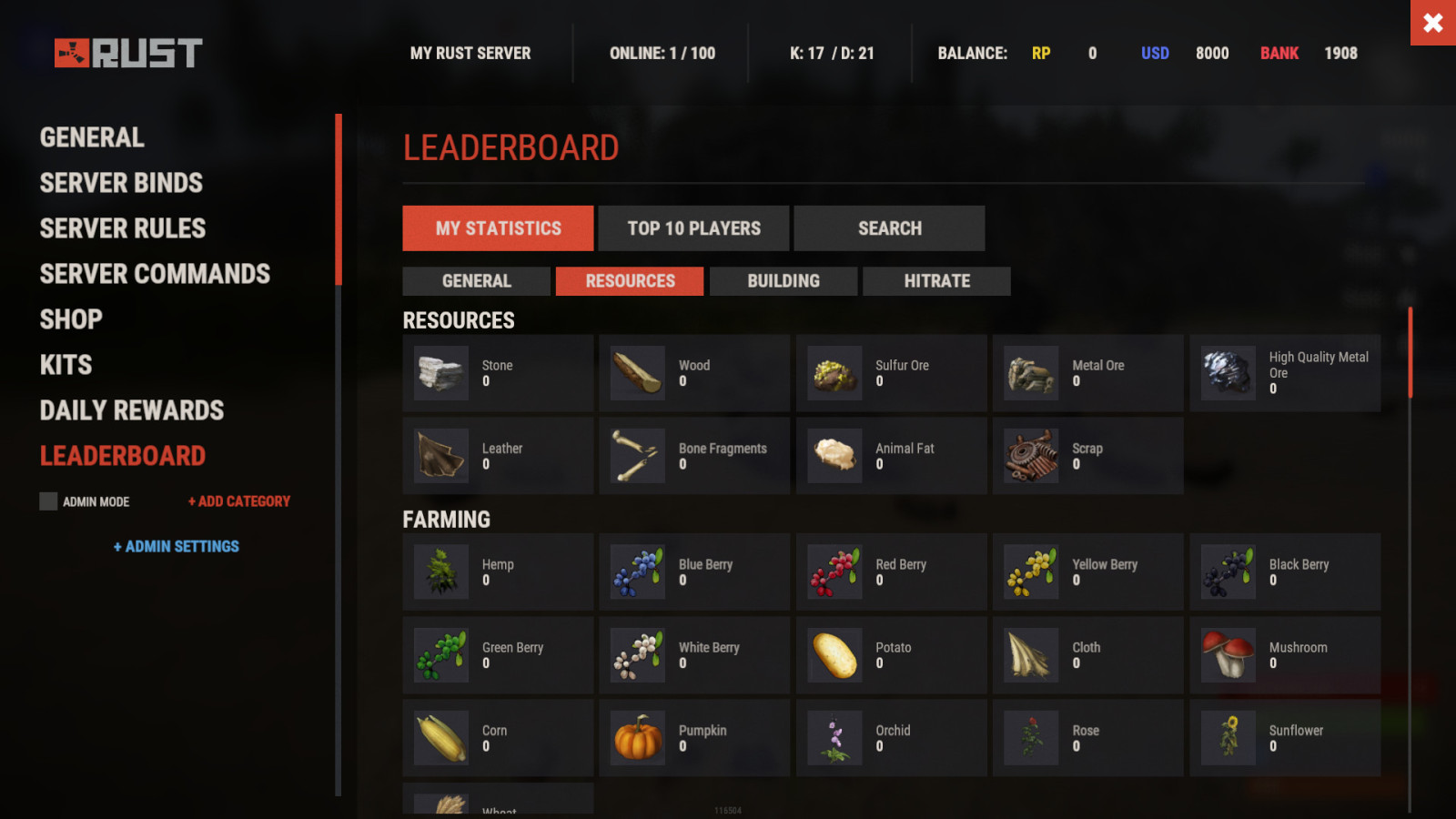Screen dimensions: 1456x819
Task: Open Daily Rewards
Action: (131, 409)
